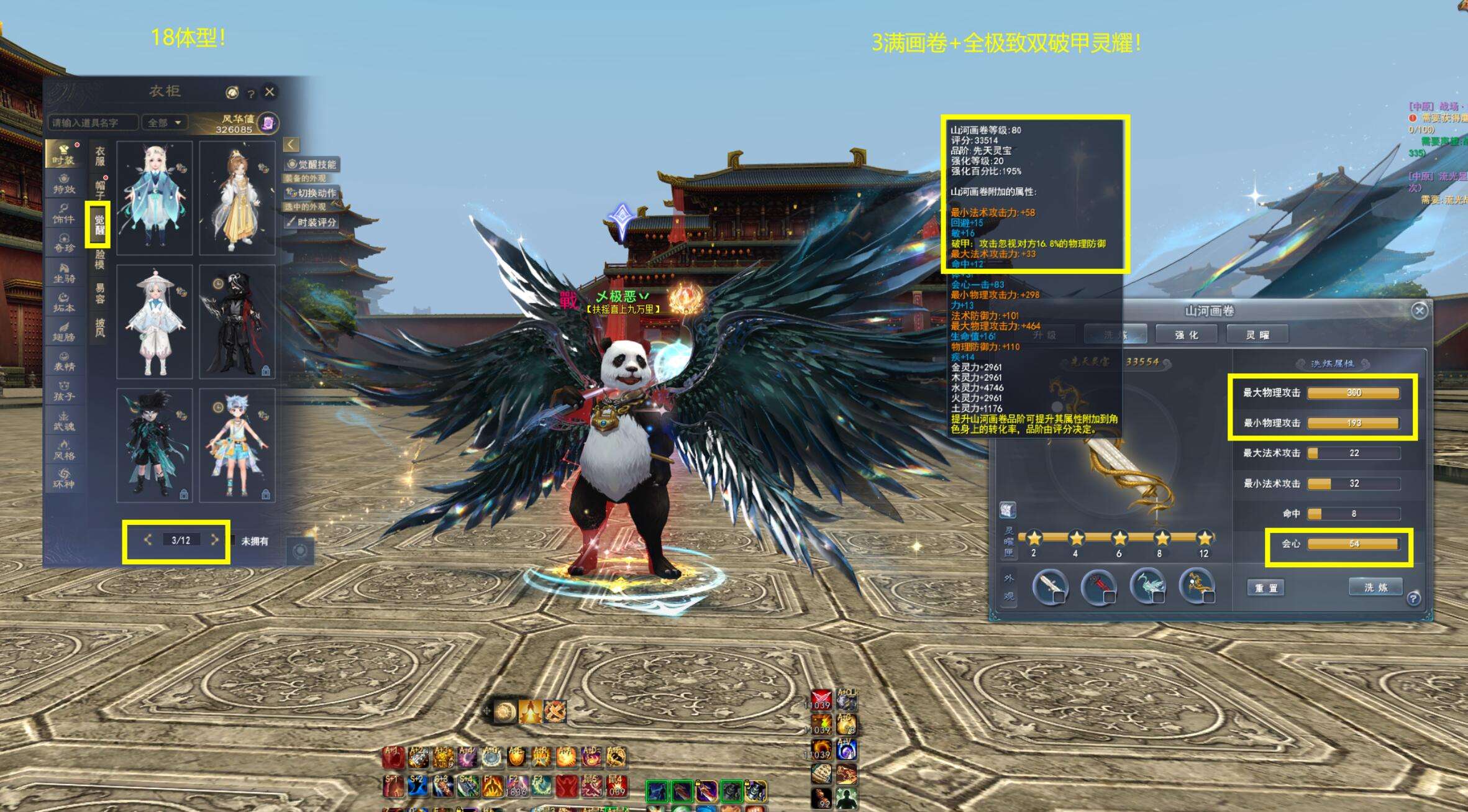Go to the previous wardrobe page
Image resolution: width=1468 pixels, height=812 pixels.
[148, 540]
